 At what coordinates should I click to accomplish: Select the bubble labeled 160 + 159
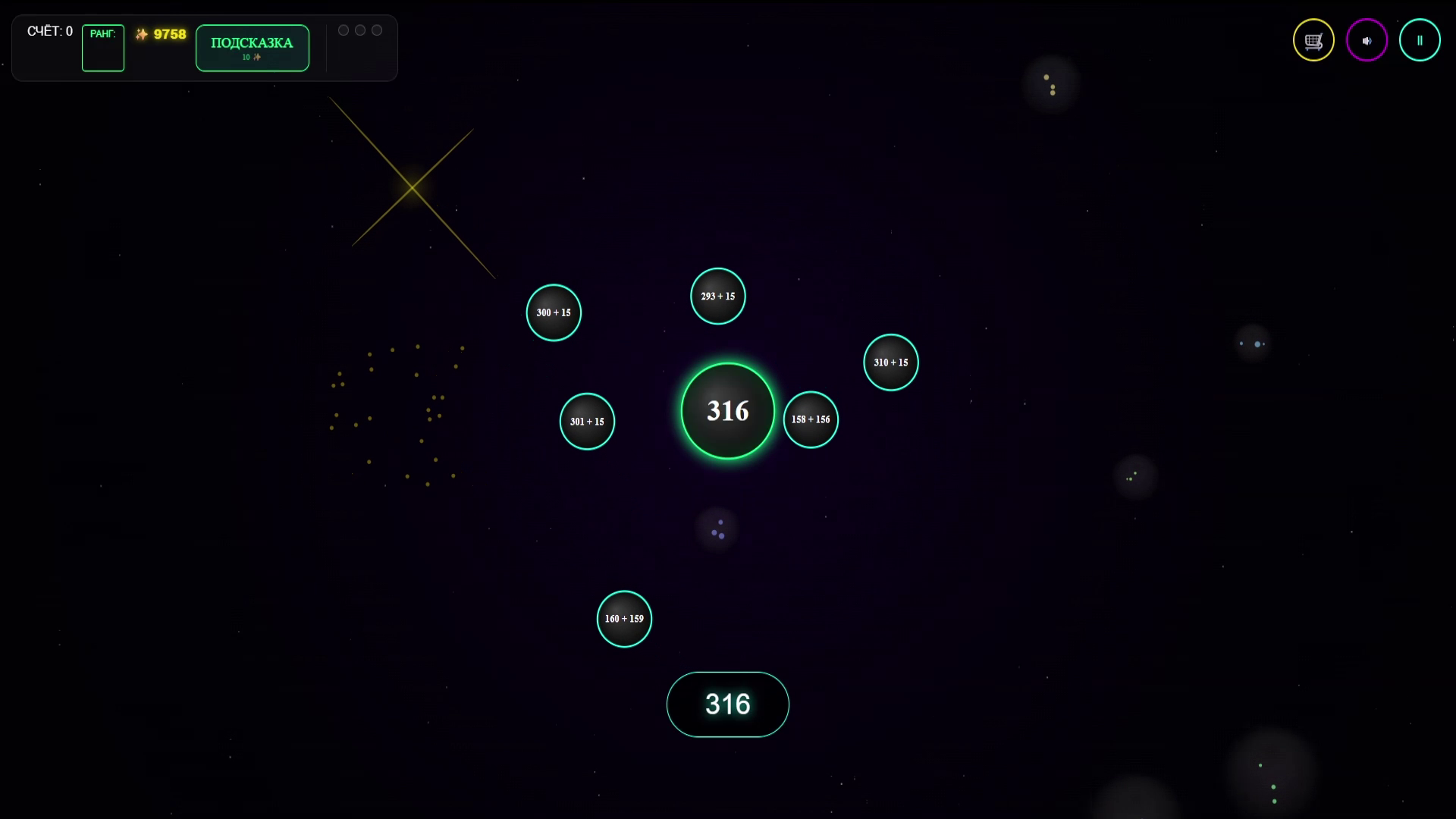(x=624, y=619)
